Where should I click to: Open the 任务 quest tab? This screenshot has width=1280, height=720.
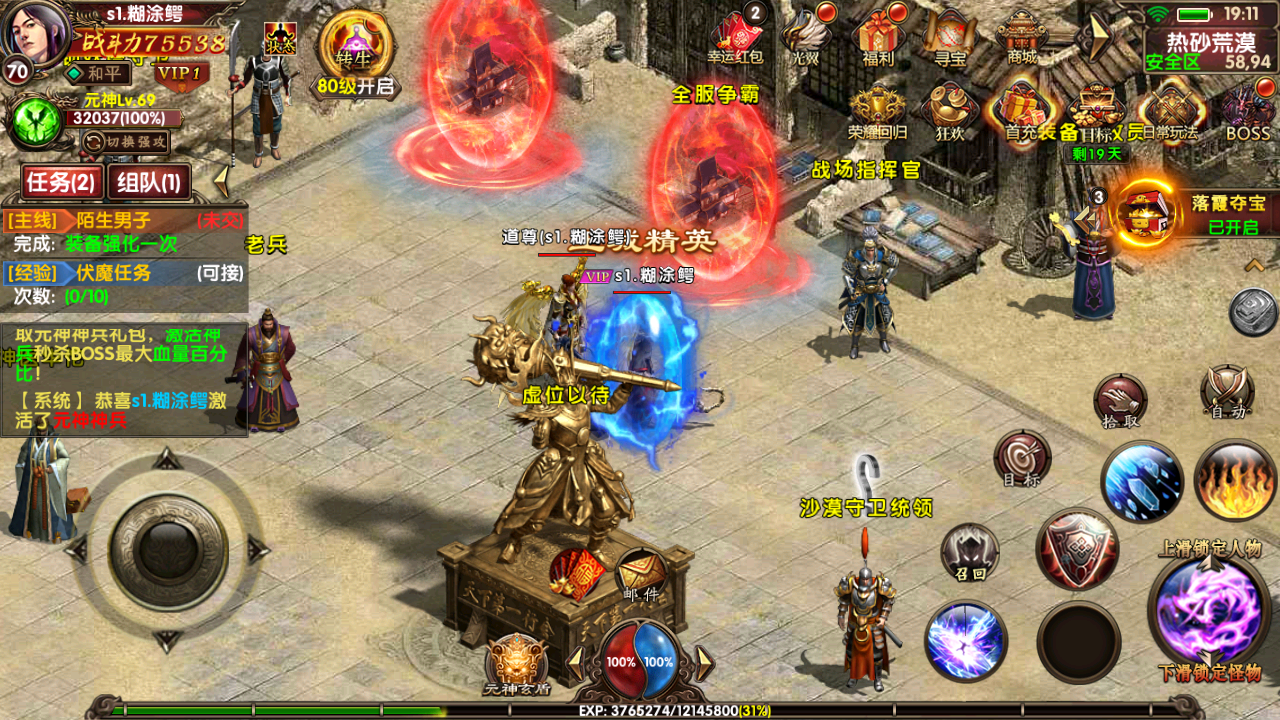pos(61,182)
